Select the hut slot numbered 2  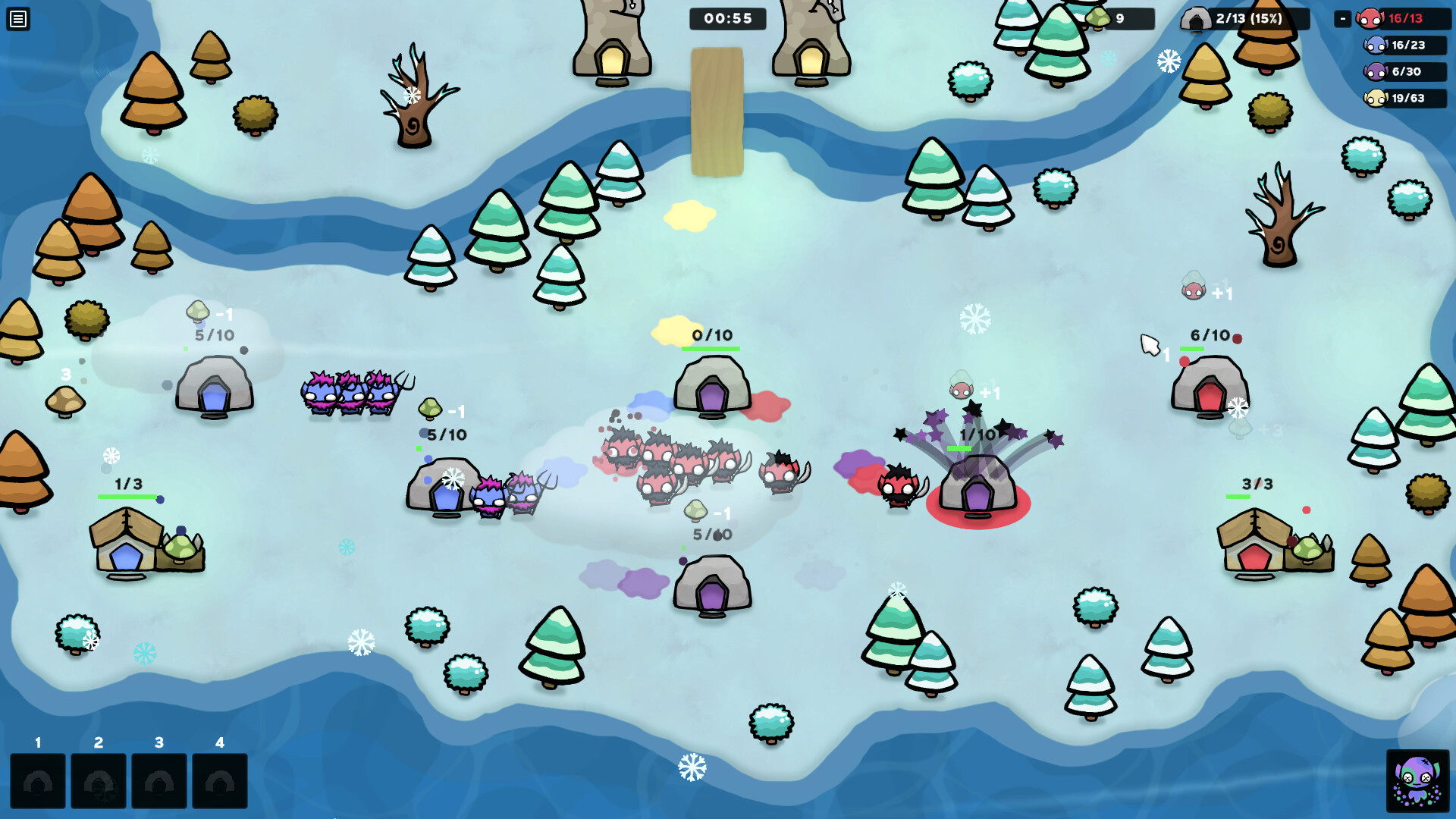tap(99, 781)
